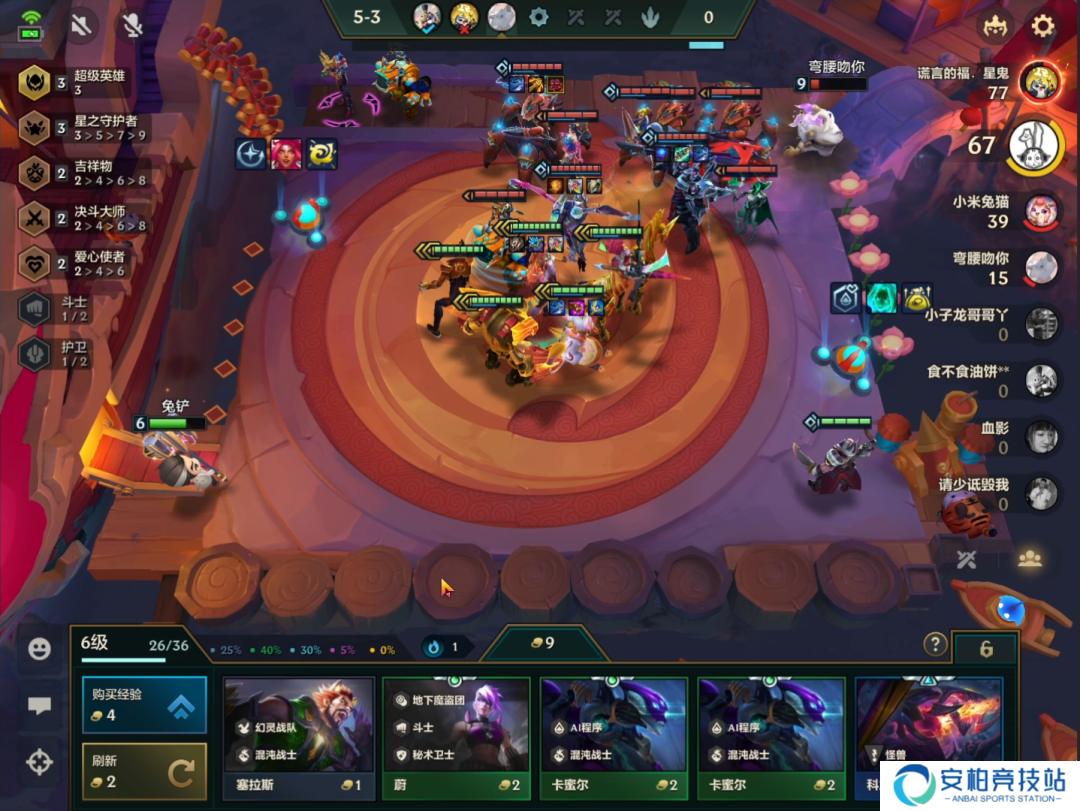
Task: Select top player 谎言的福.星鬼
Action: (x=1040, y=83)
